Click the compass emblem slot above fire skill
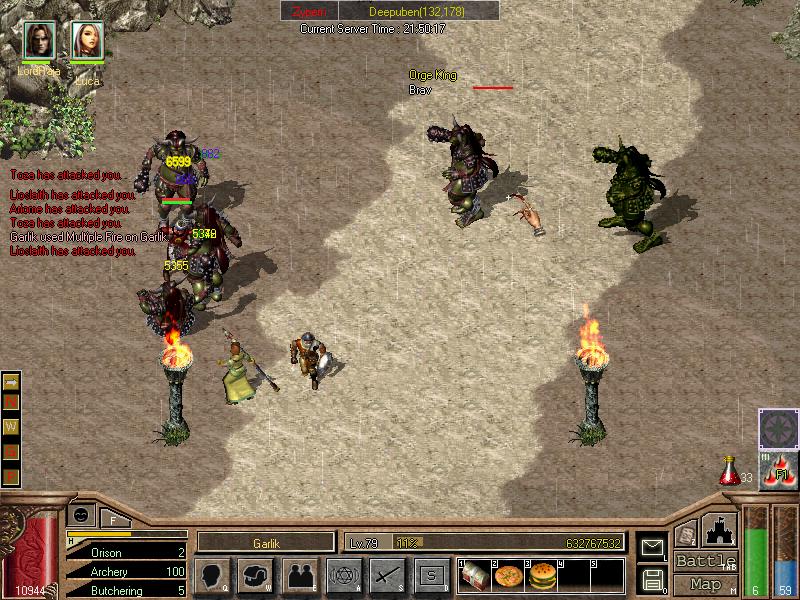 (778, 428)
